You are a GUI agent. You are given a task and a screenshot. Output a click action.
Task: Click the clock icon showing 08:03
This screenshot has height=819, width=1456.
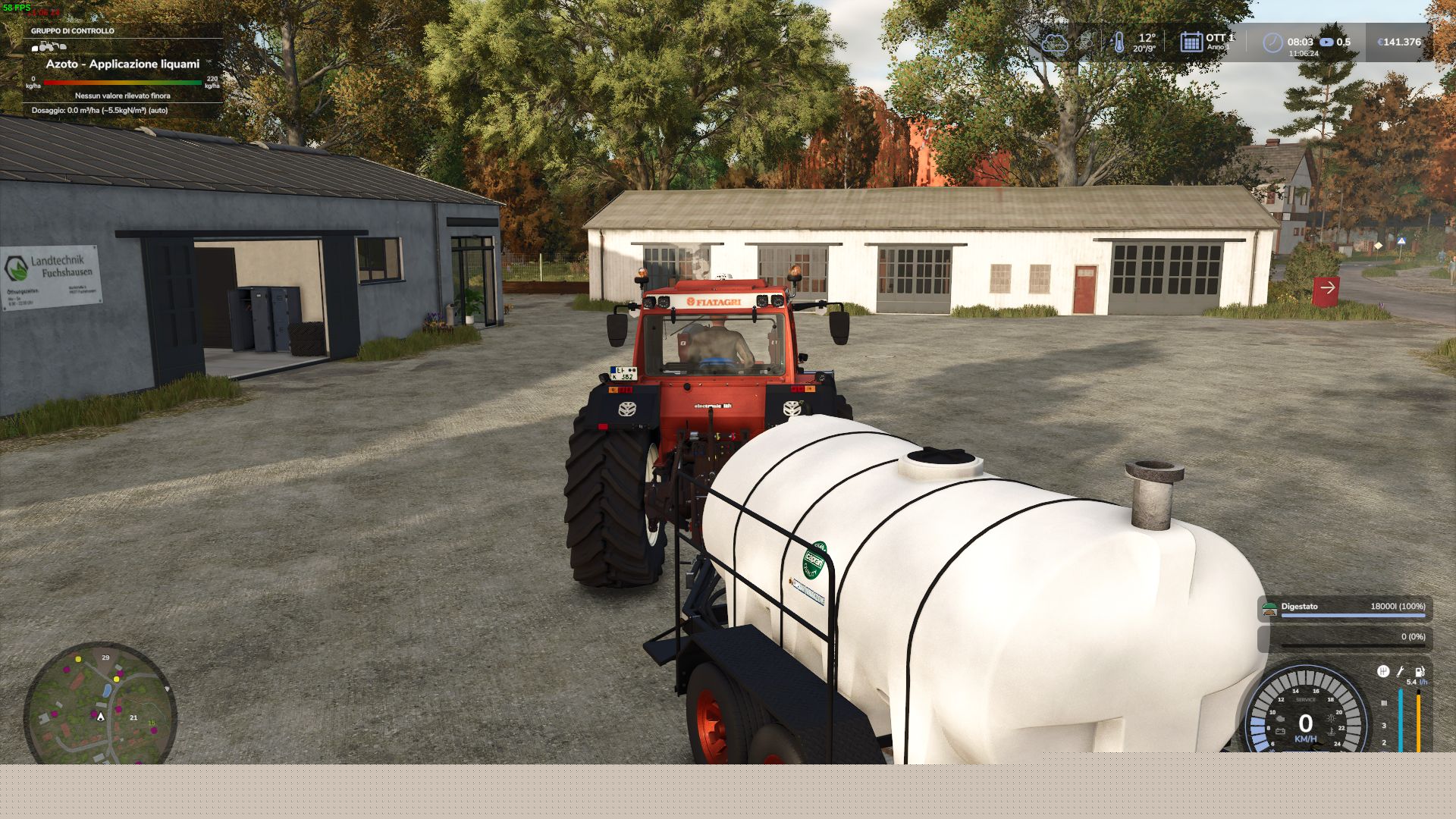[x=1275, y=42]
